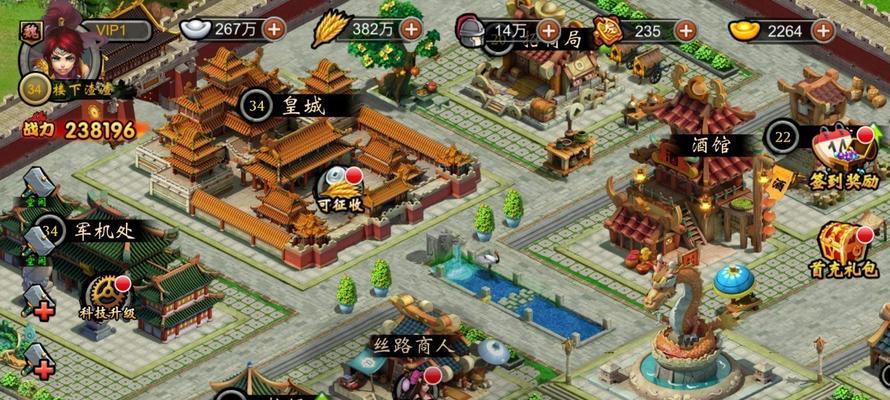
Task: Claim the 签到奖励 sign-in reward
Action: click(843, 156)
